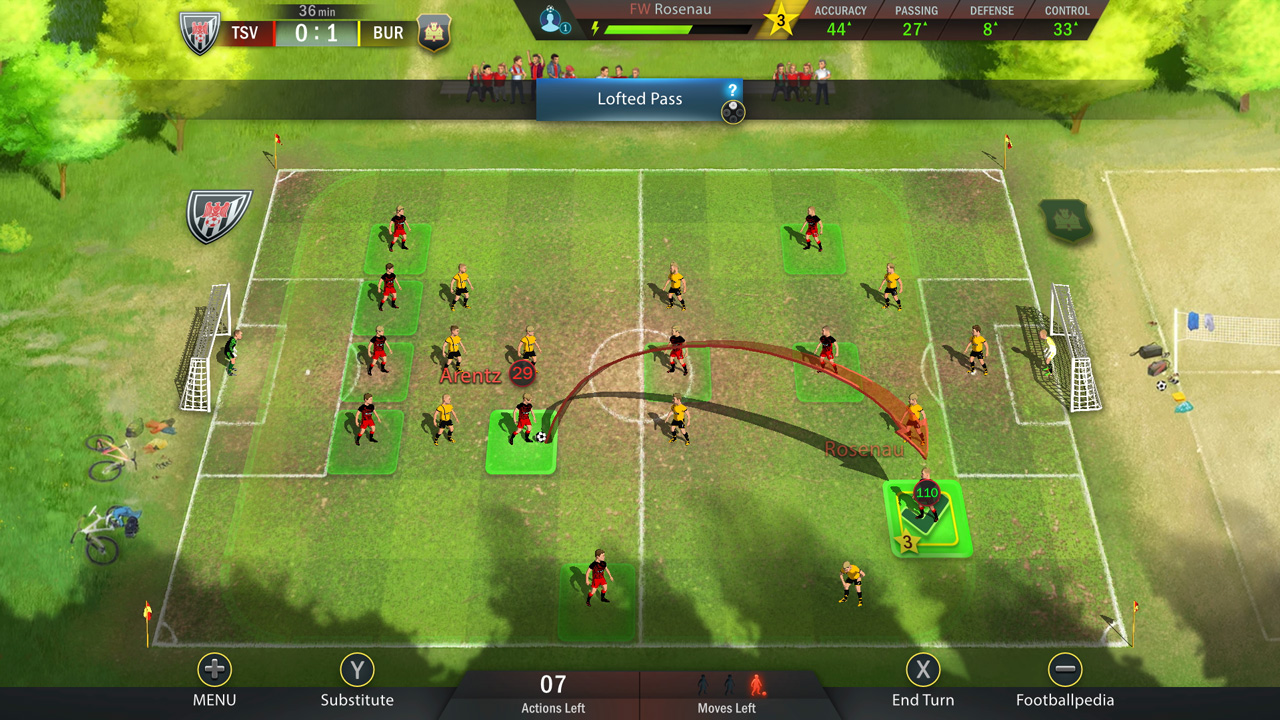Open Footballpedia
The height and width of the screenshot is (720, 1280).
pyautogui.click(x=1066, y=671)
